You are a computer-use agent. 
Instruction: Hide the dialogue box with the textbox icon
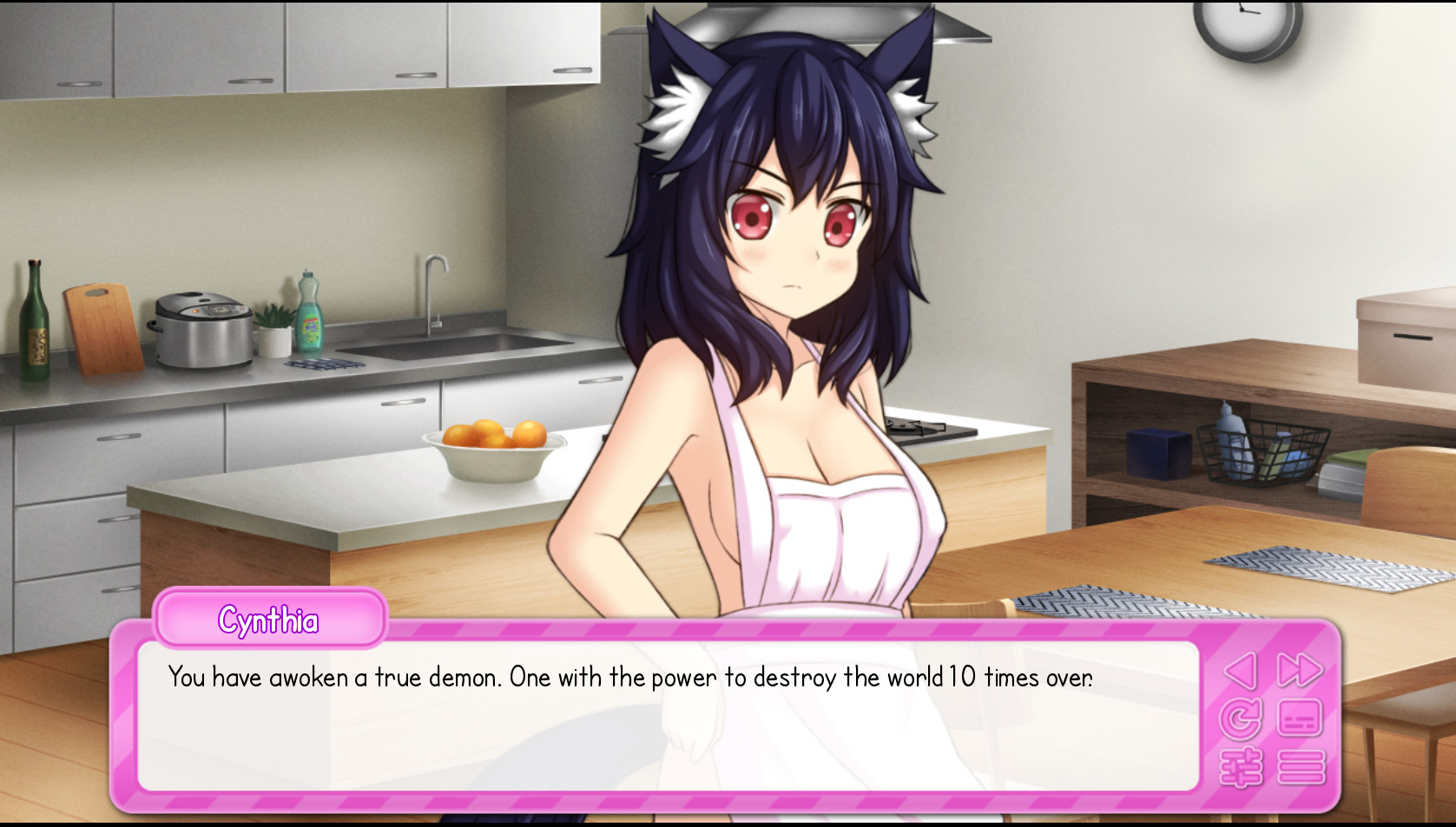pos(1300,719)
